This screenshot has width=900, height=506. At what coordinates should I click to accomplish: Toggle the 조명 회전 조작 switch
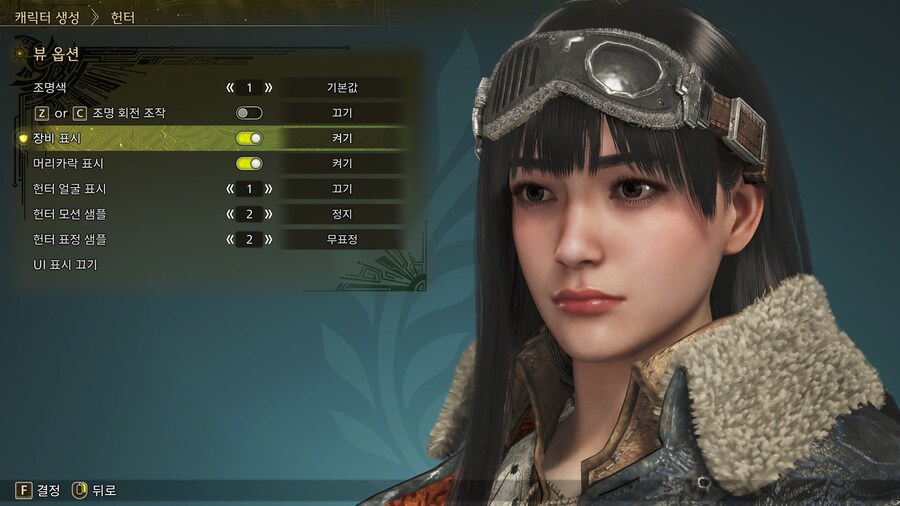click(249, 113)
